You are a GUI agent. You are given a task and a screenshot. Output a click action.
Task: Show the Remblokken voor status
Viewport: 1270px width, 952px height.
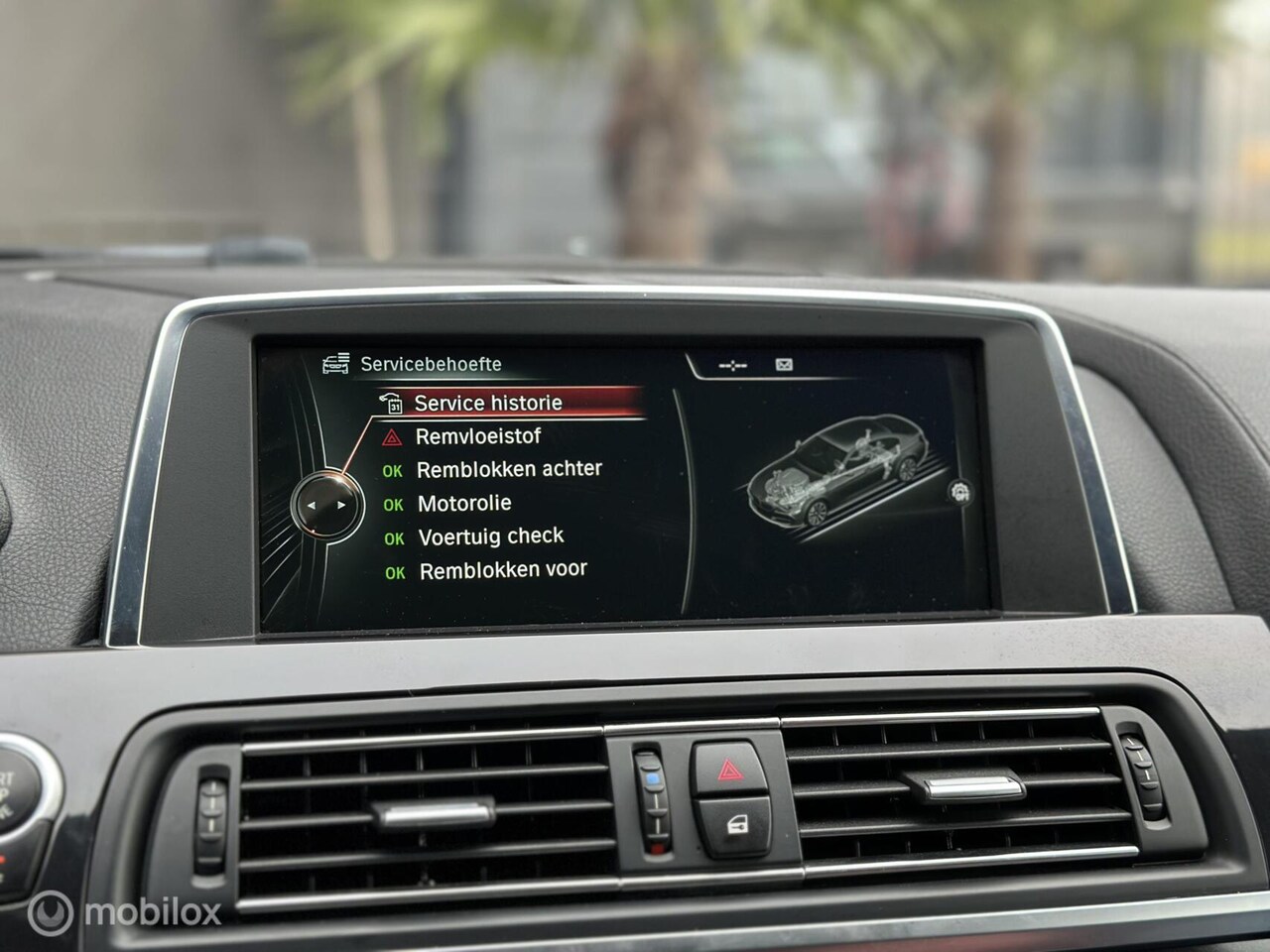[x=503, y=570]
